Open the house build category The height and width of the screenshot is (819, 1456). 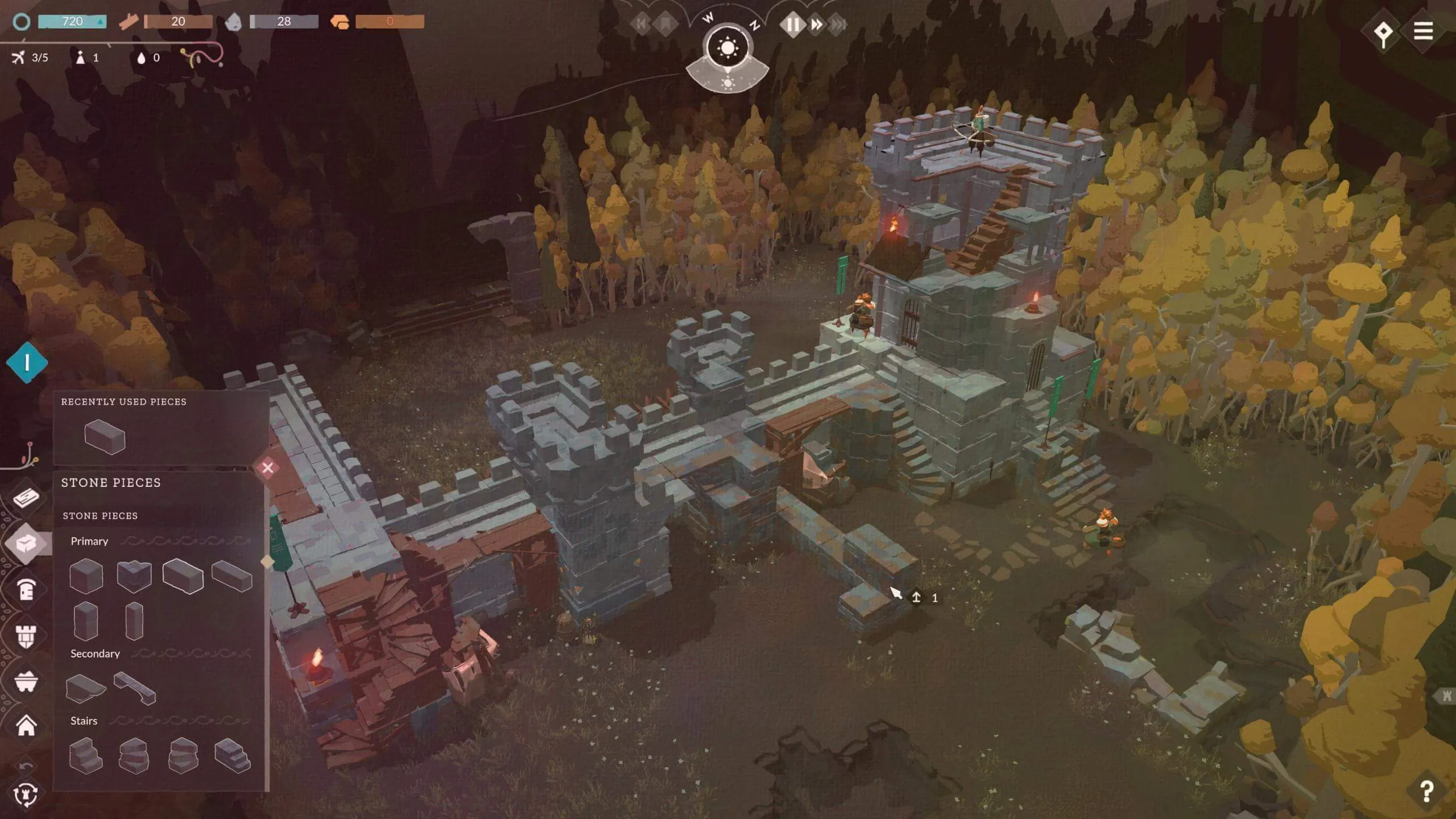tap(26, 726)
